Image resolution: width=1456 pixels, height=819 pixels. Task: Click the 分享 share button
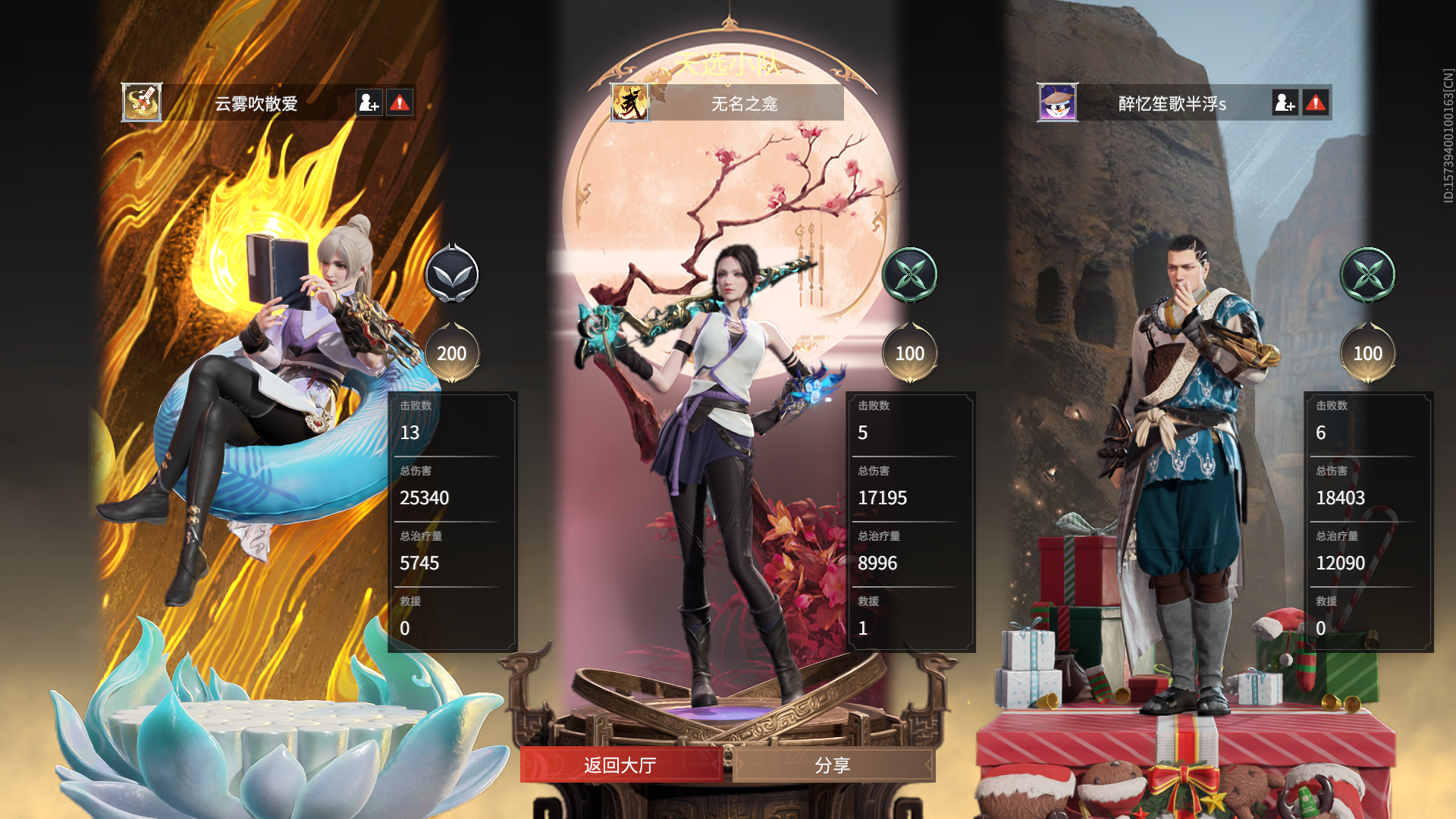pyautogui.click(x=833, y=765)
